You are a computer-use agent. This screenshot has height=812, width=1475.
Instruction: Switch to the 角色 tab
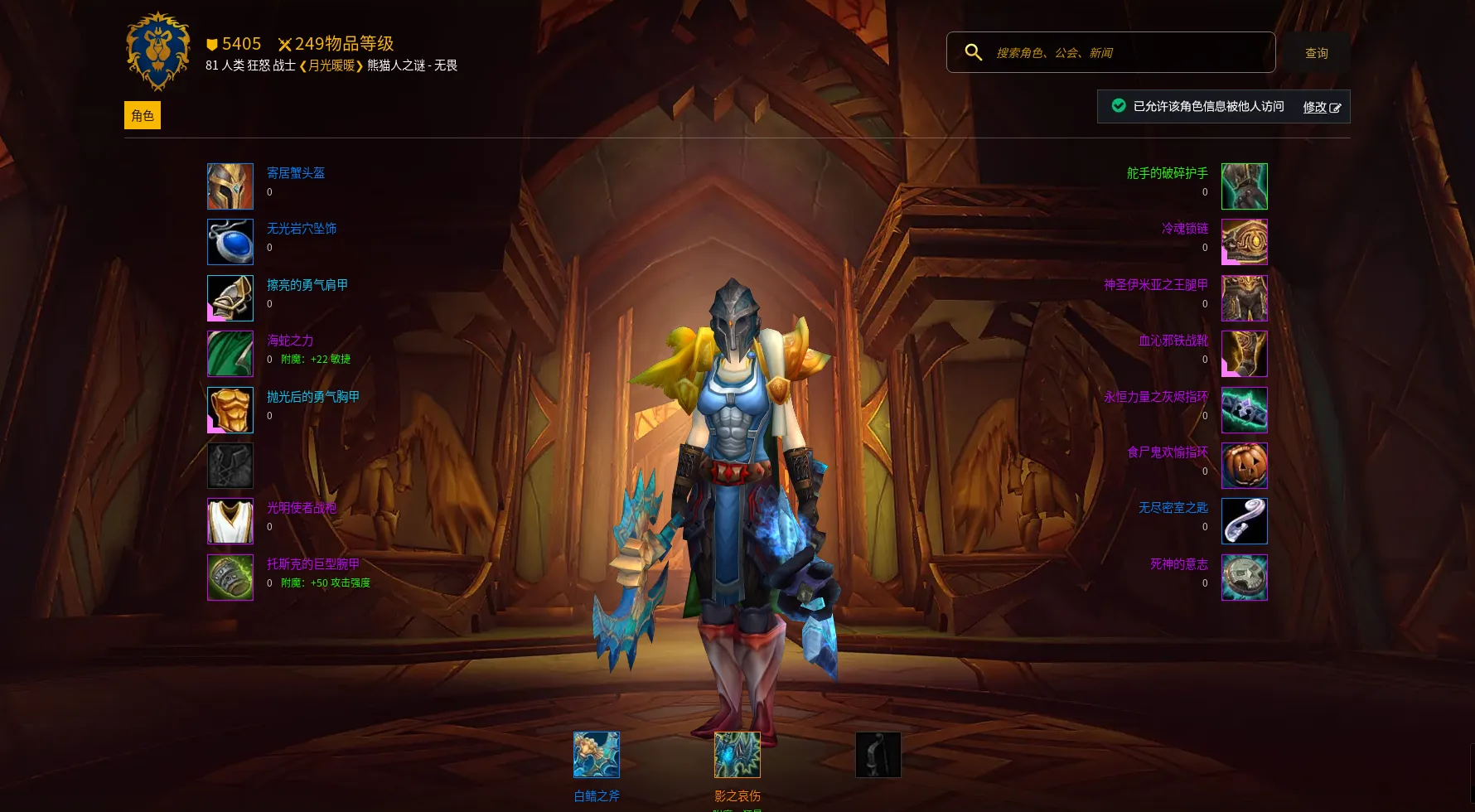(x=143, y=115)
